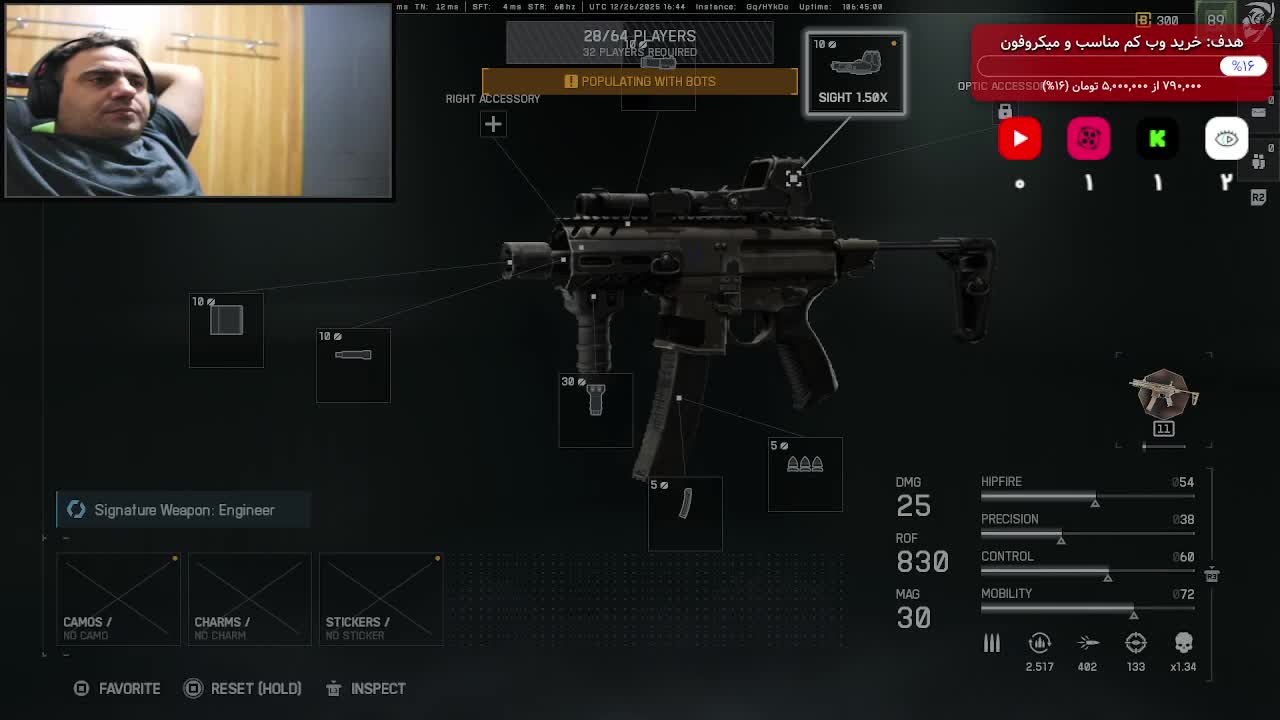Image resolution: width=1280 pixels, height=720 pixels.
Task: Click the weapon thumbnail with level 11
Action: (x=1163, y=398)
